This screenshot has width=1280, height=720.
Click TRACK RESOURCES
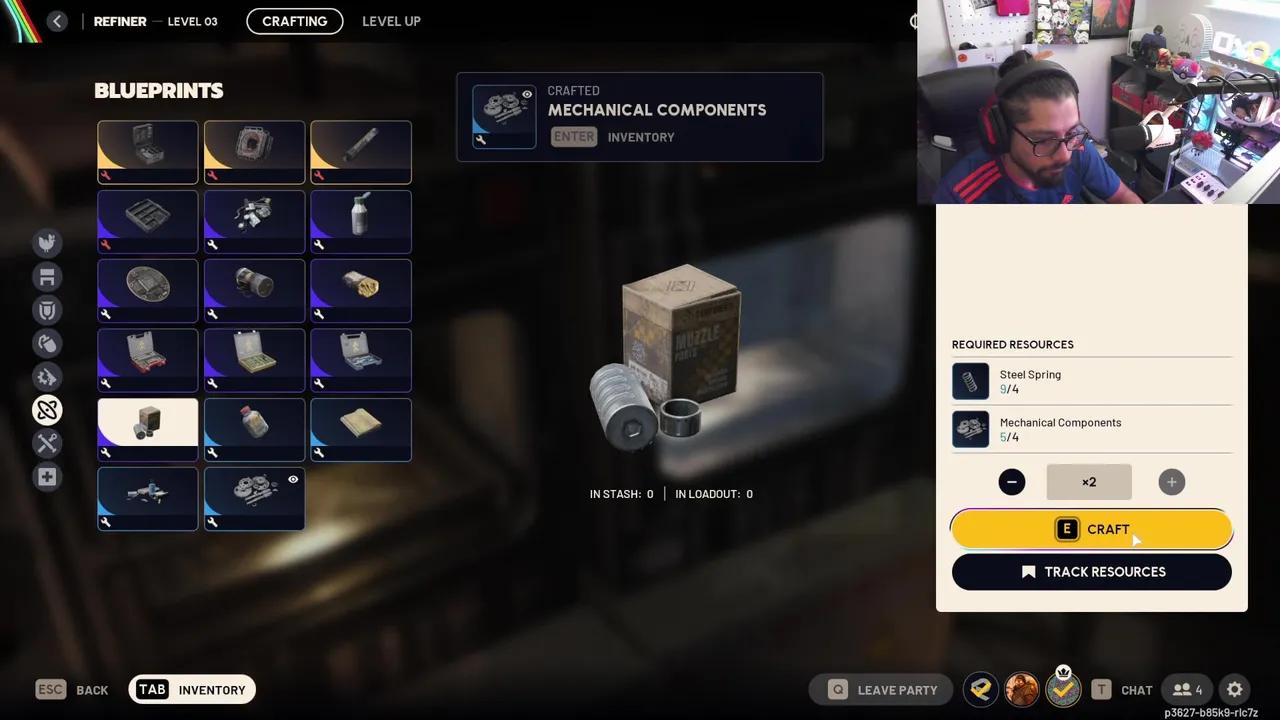tap(1091, 571)
